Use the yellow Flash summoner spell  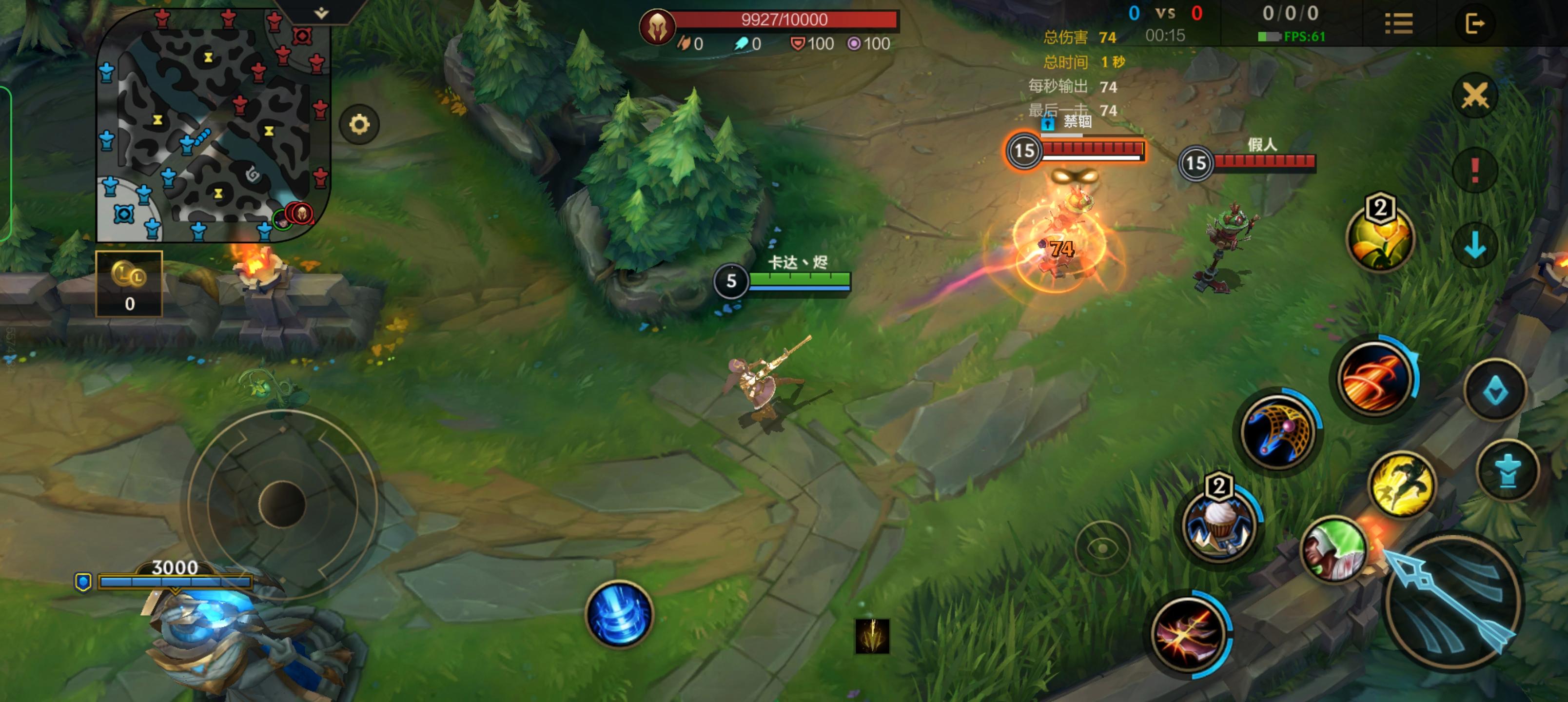click(x=1401, y=484)
